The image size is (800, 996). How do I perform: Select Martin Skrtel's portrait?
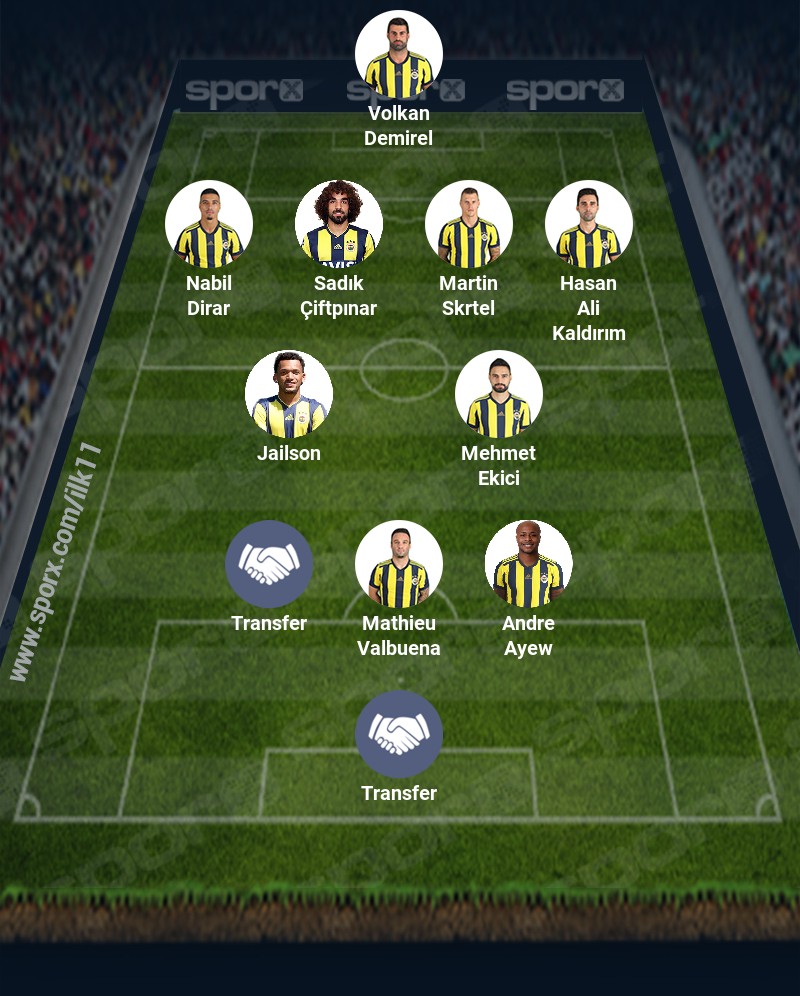tap(469, 225)
